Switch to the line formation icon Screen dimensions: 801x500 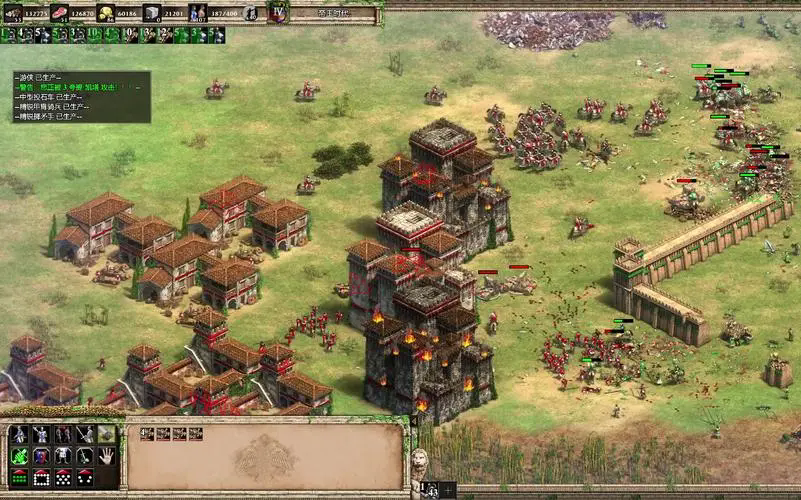(19, 479)
